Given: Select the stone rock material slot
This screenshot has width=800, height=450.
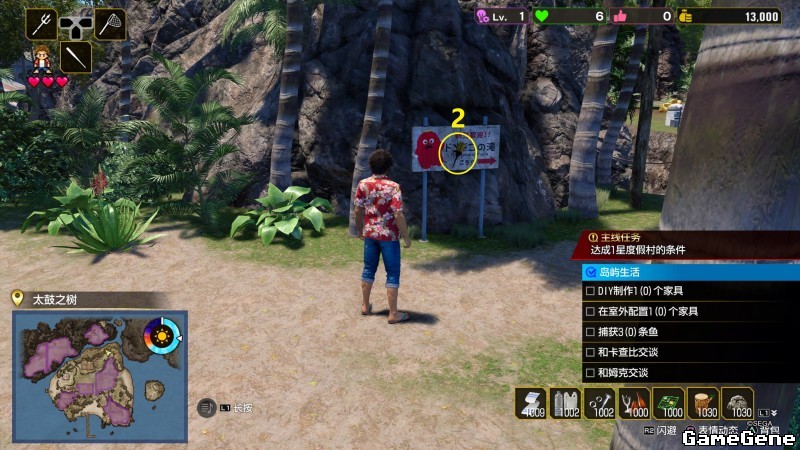Looking at the screenshot, I should pyautogui.click(x=739, y=402).
